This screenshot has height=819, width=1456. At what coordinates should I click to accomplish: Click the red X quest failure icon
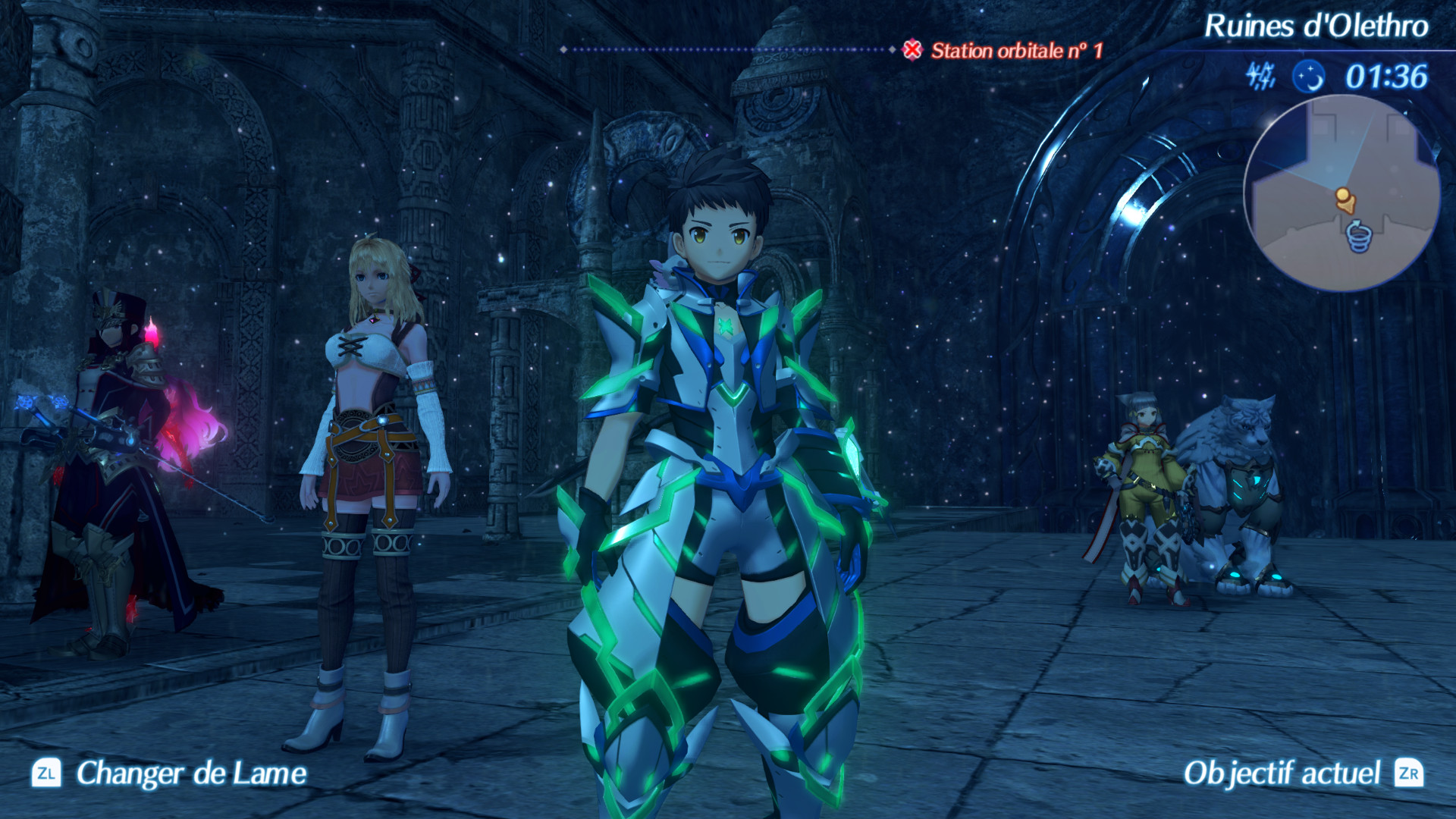coord(912,49)
